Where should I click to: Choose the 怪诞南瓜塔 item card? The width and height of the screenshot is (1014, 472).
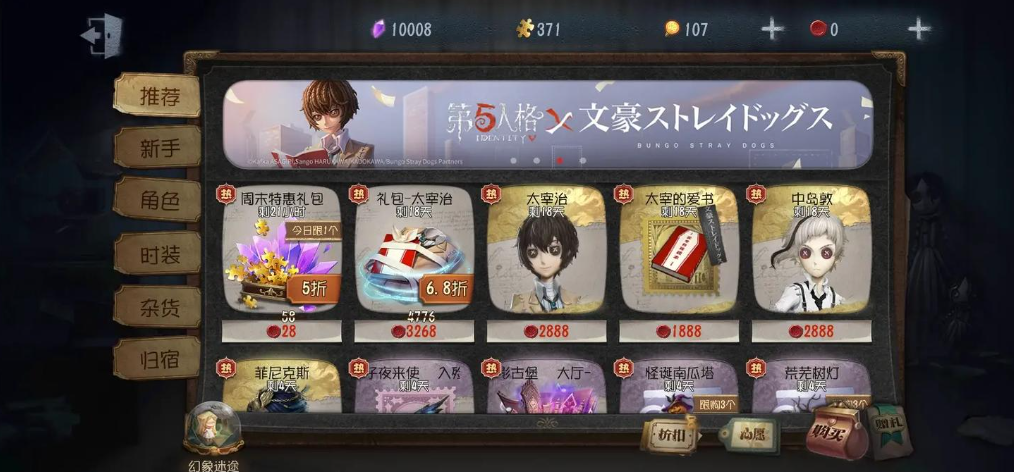click(x=679, y=388)
